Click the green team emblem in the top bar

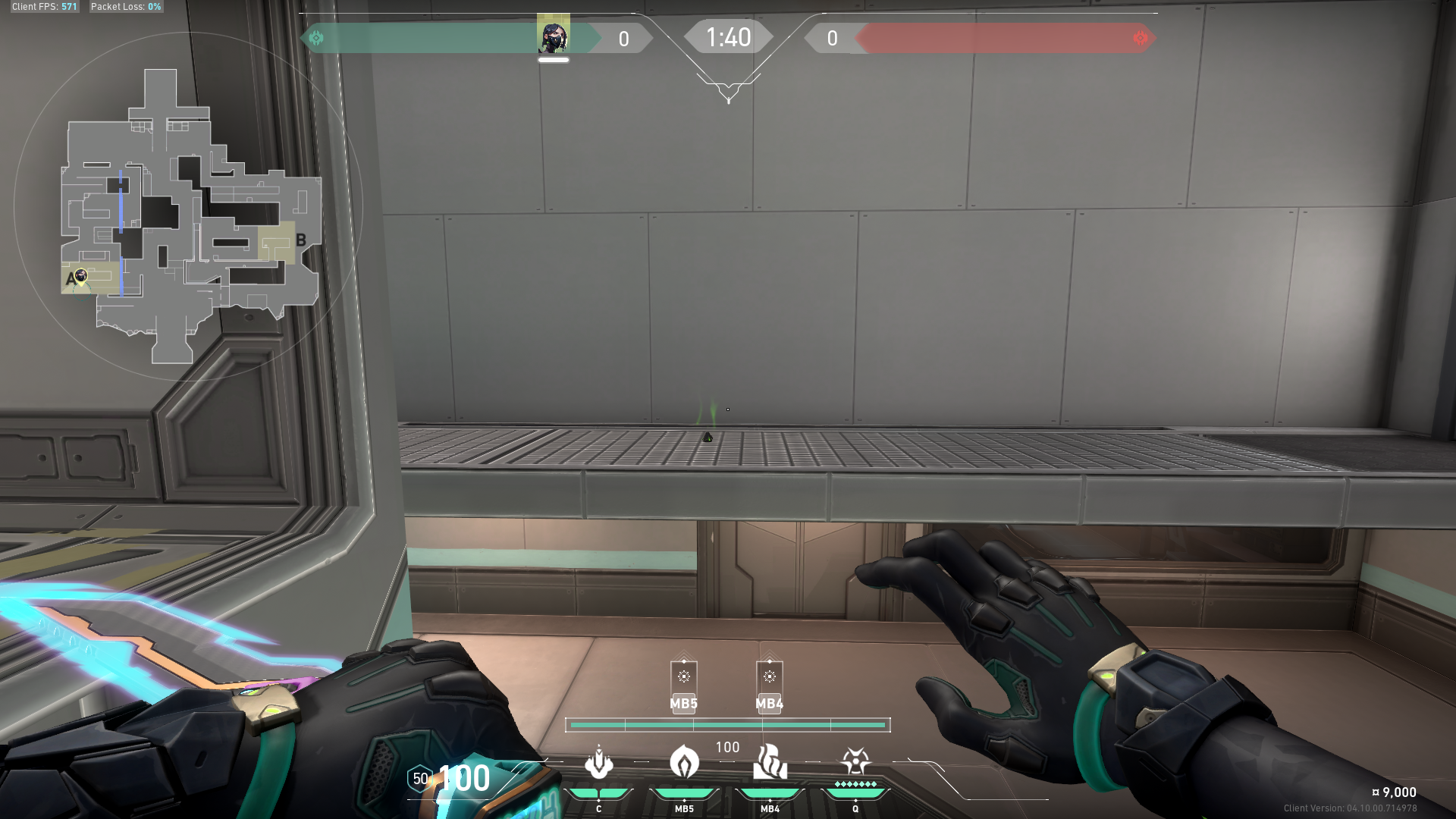(x=316, y=38)
